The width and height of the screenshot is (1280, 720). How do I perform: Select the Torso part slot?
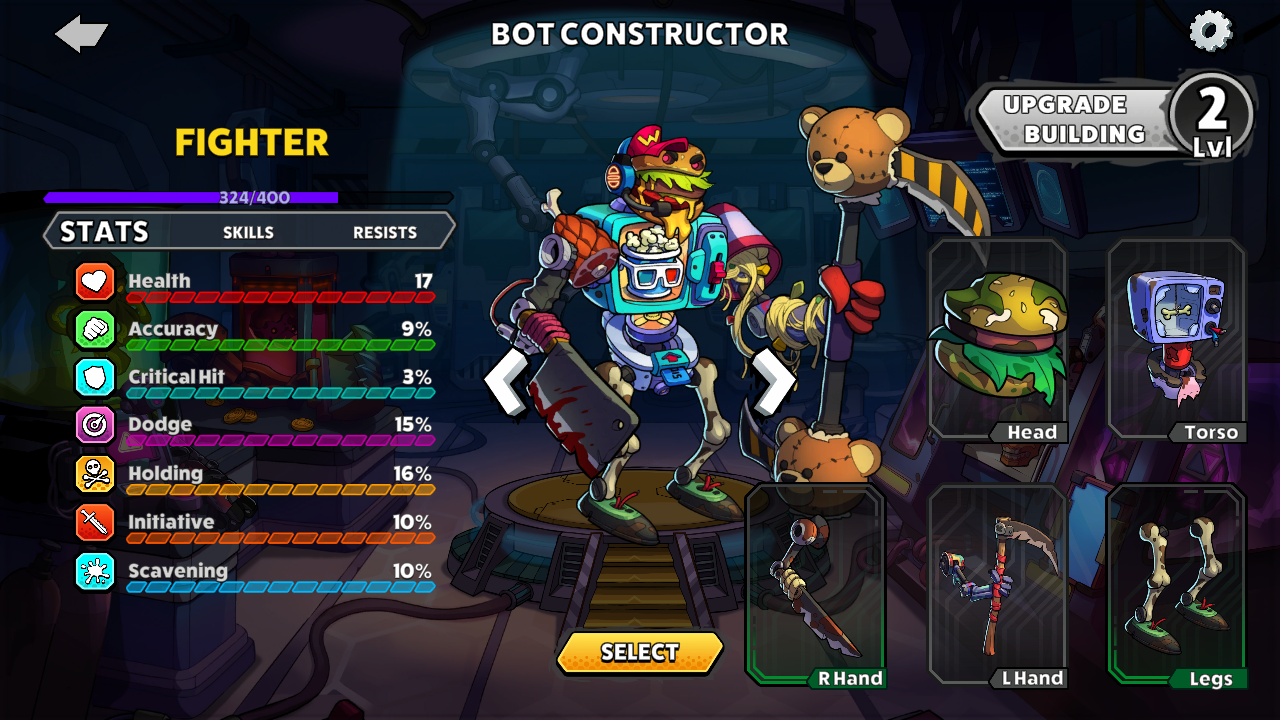pyautogui.click(x=1176, y=340)
